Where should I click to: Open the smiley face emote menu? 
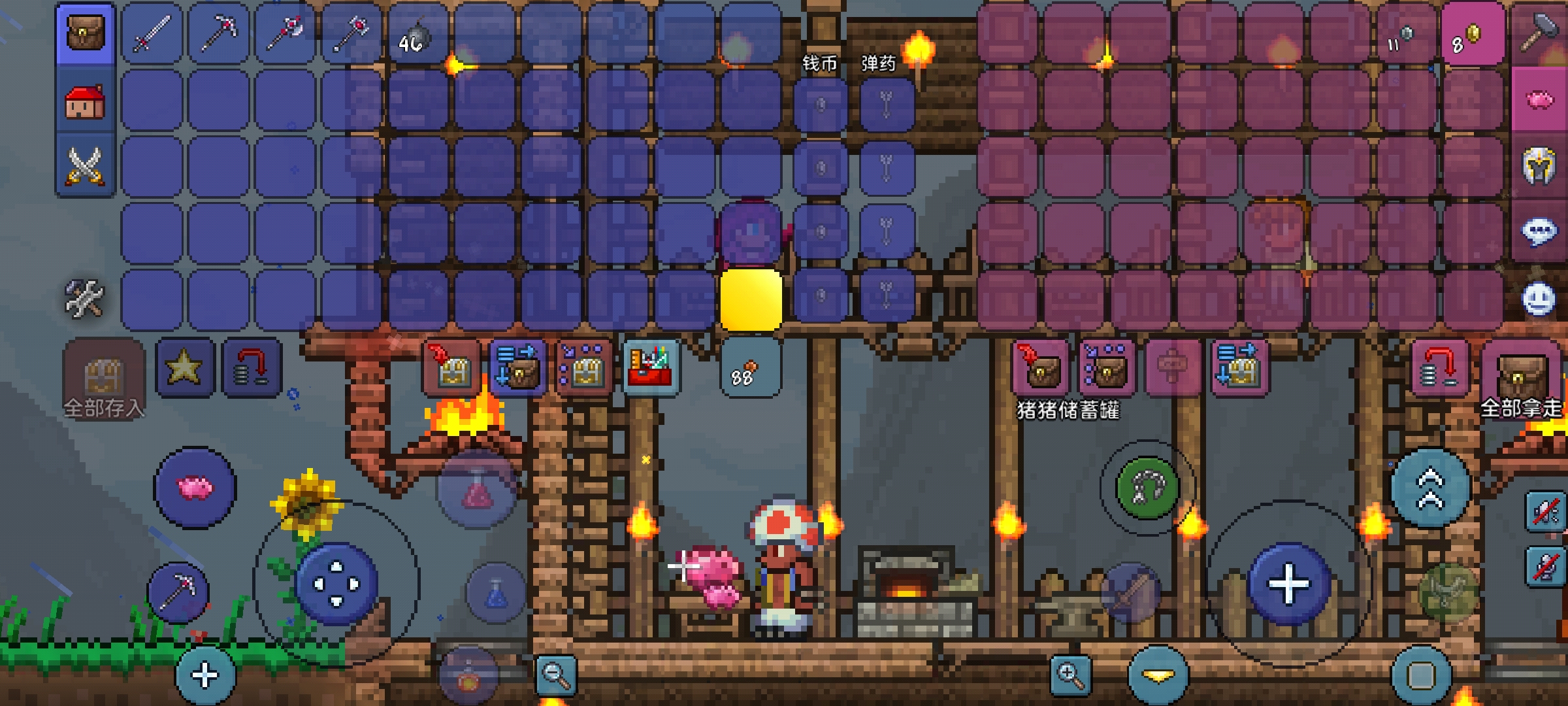pyautogui.click(x=1539, y=299)
